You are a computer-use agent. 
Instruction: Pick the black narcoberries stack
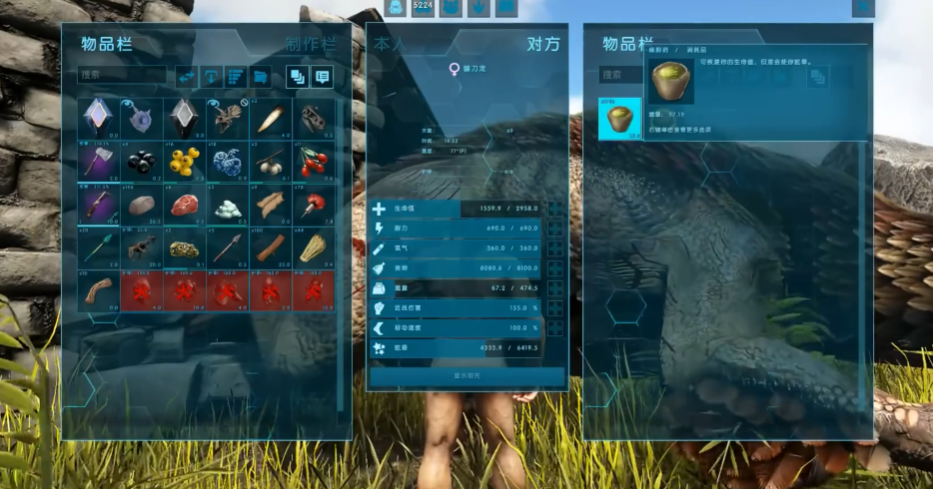pyautogui.click(x=142, y=161)
